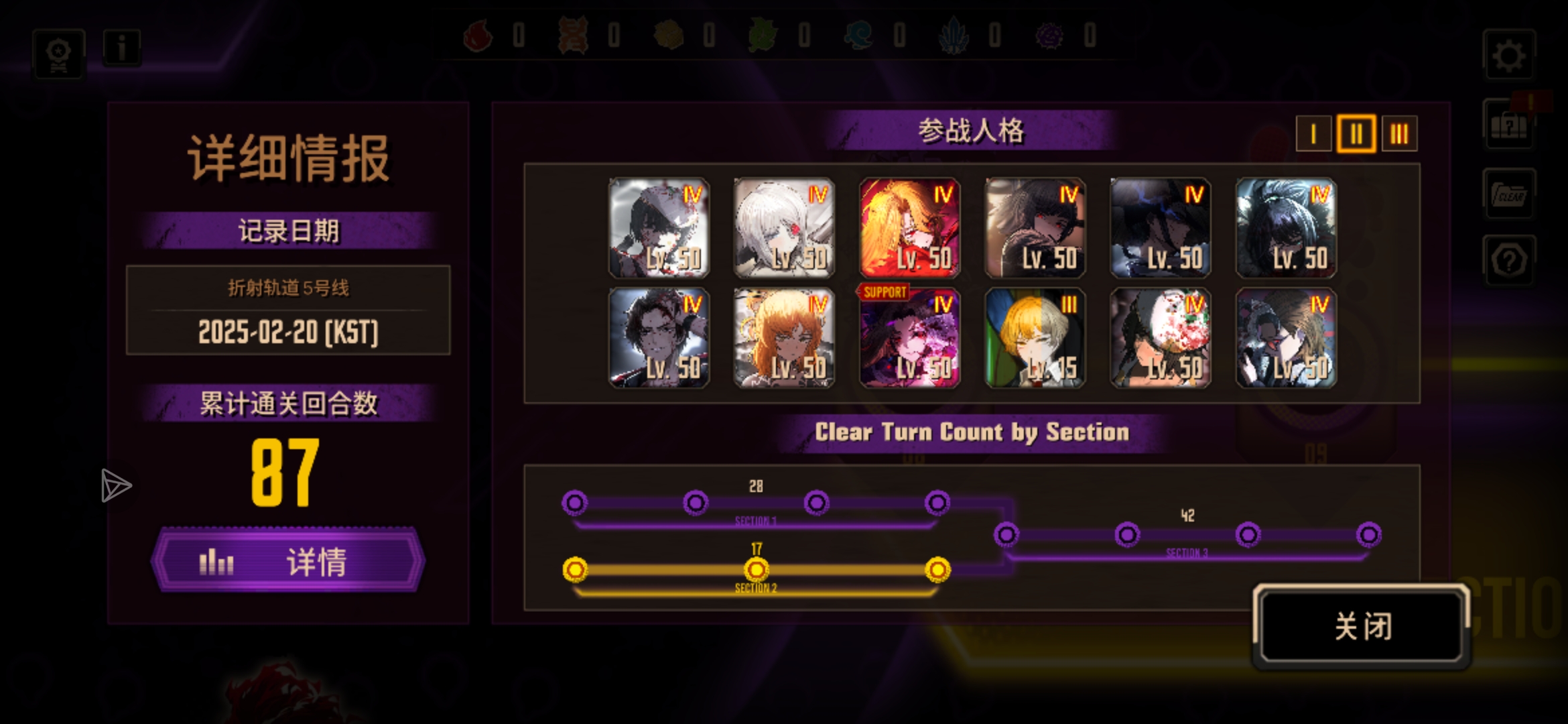Select the red-and-gold flaming identity portrait
Screen dimensions: 1568x724
click(x=909, y=228)
